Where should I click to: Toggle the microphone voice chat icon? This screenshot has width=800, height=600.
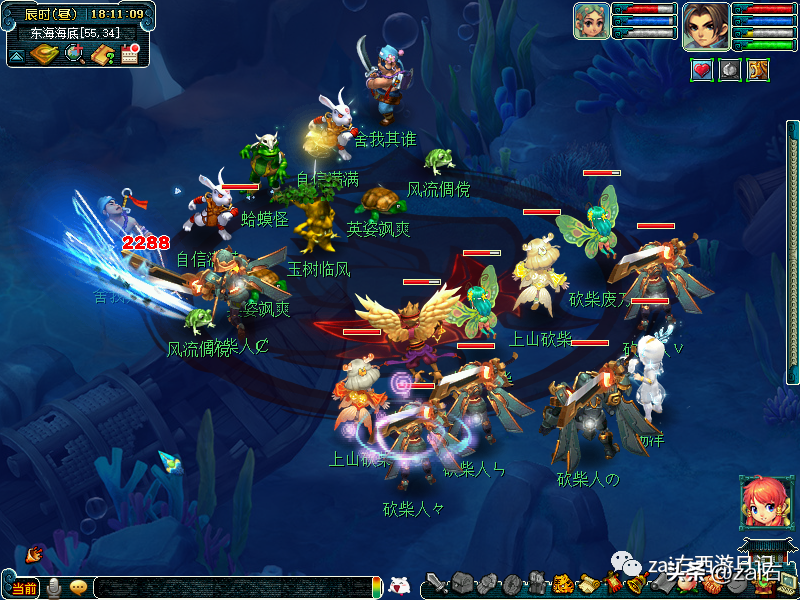click(53, 588)
